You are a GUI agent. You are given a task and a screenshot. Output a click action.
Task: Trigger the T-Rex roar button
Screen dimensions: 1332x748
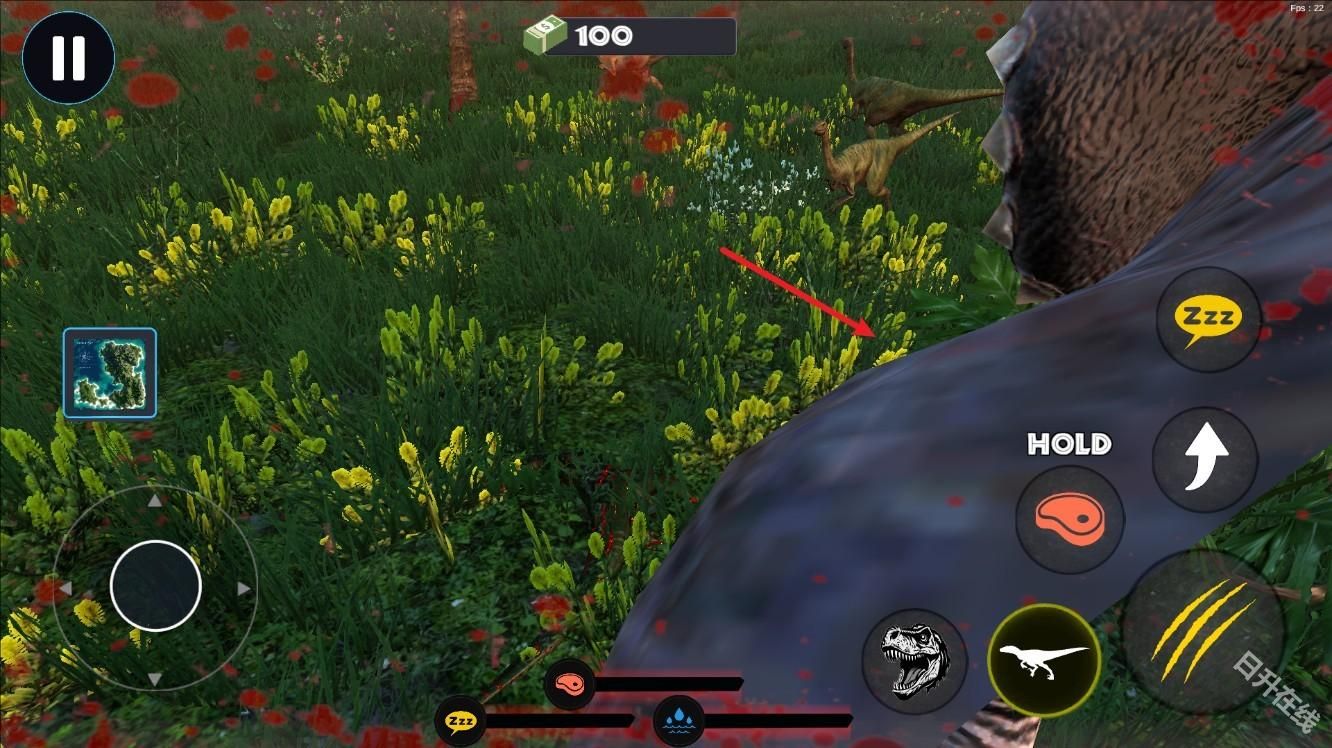click(x=914, y=661)
